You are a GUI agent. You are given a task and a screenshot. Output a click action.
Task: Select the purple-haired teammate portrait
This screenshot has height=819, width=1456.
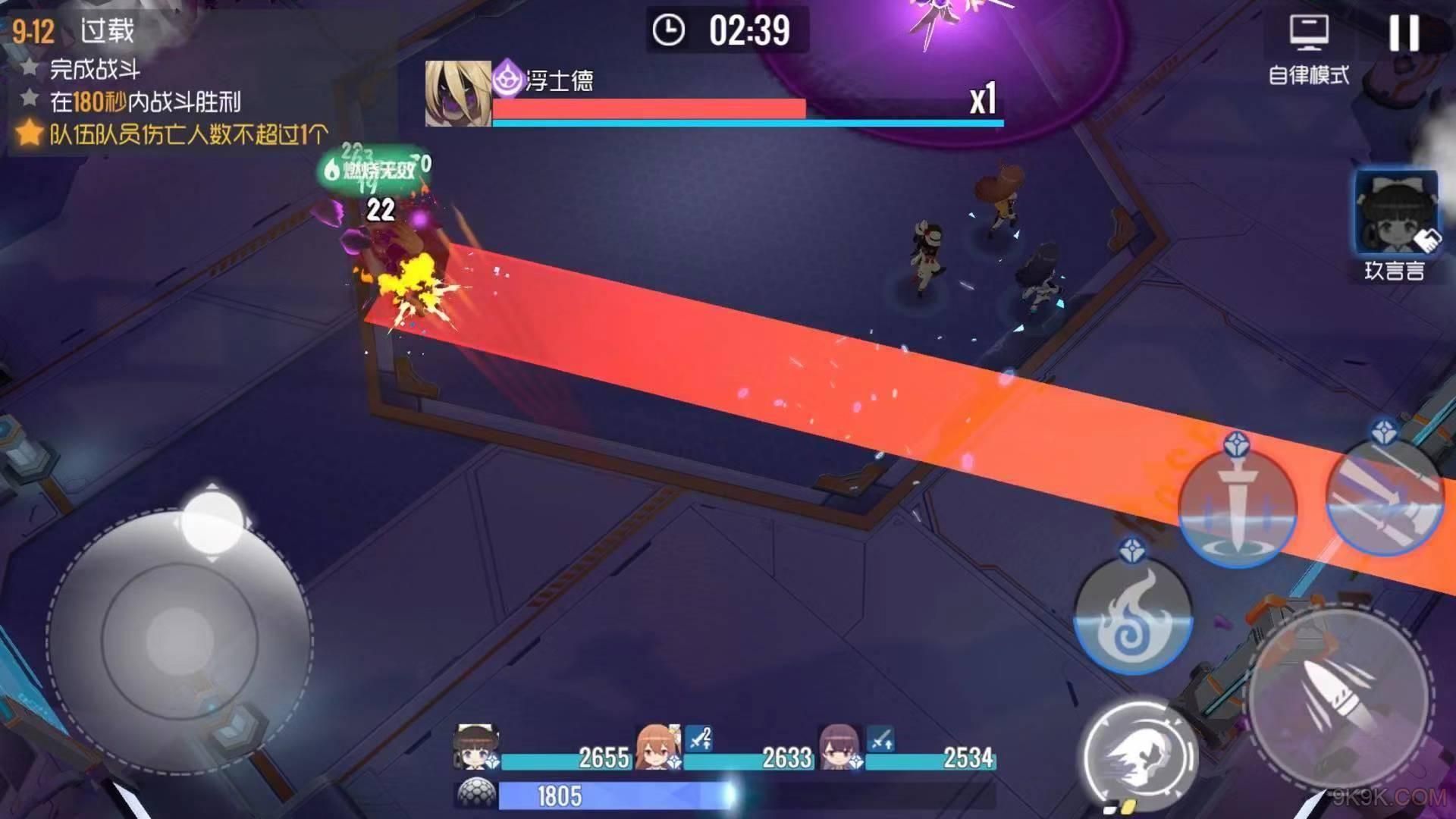[839, 746]
